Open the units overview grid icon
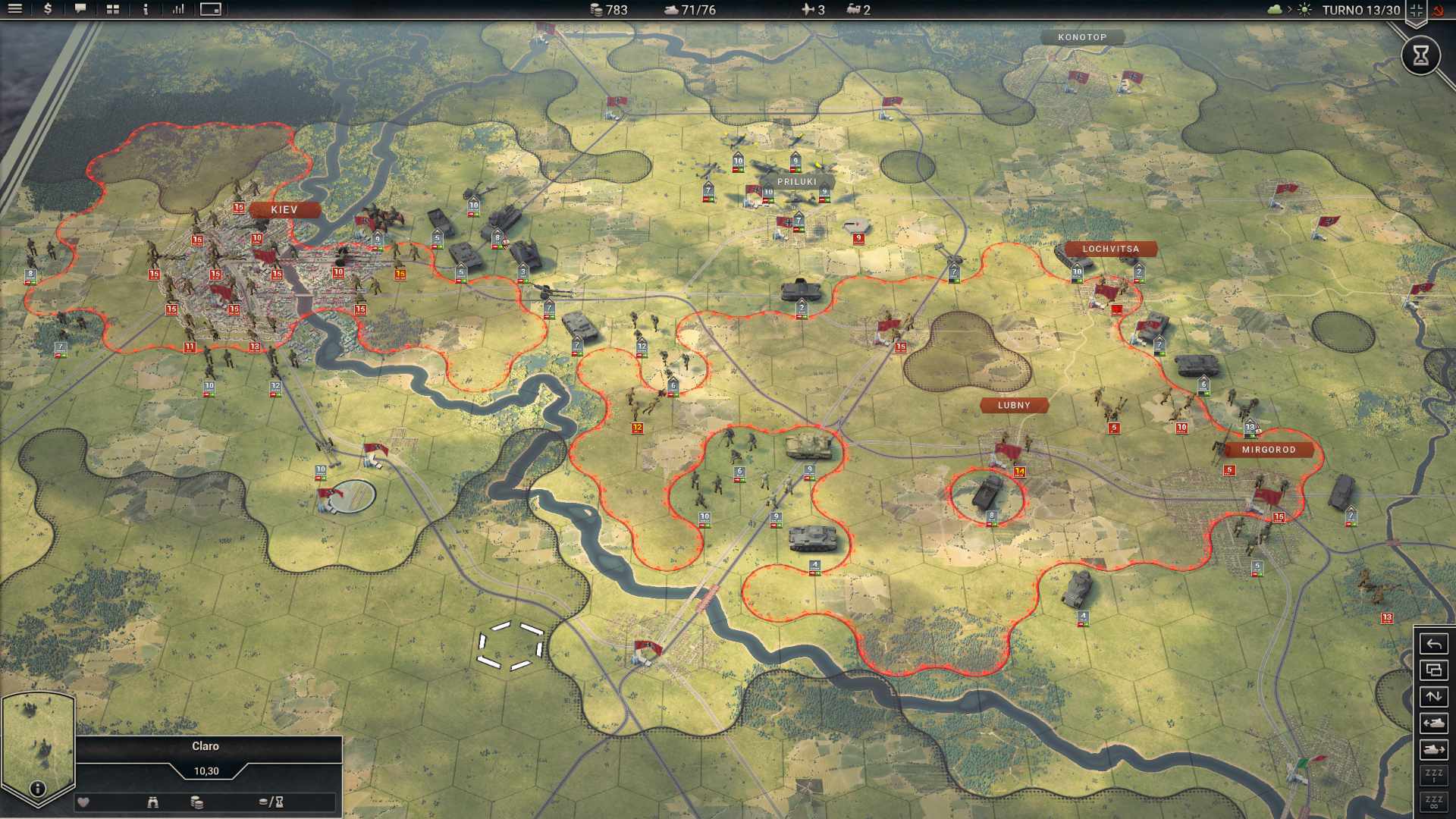 point(112,10)
